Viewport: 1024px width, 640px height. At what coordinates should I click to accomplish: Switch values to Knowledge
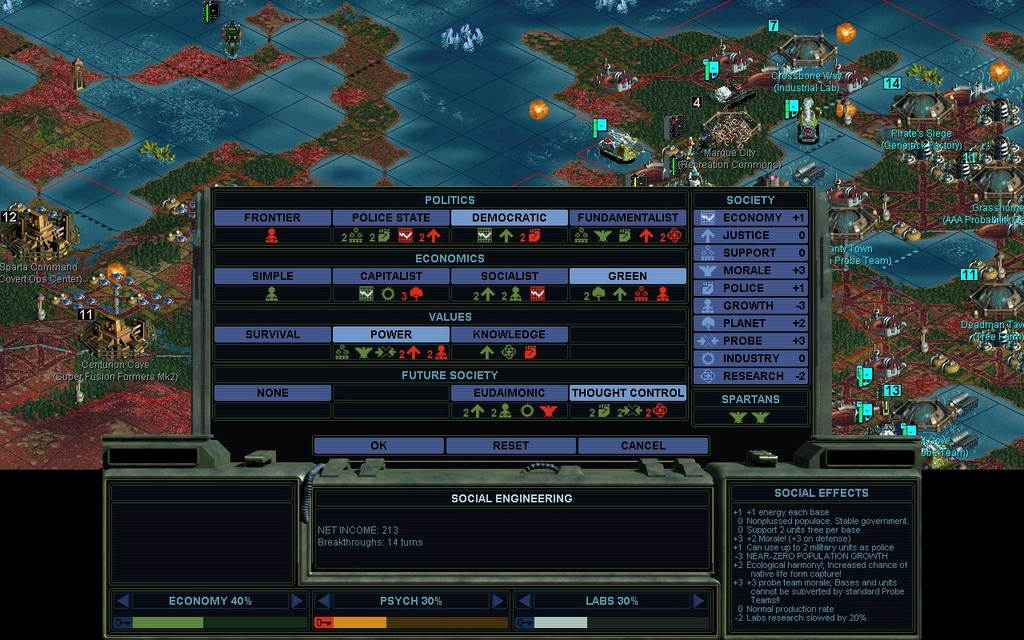pyautogui.click(x=509, y=335)
